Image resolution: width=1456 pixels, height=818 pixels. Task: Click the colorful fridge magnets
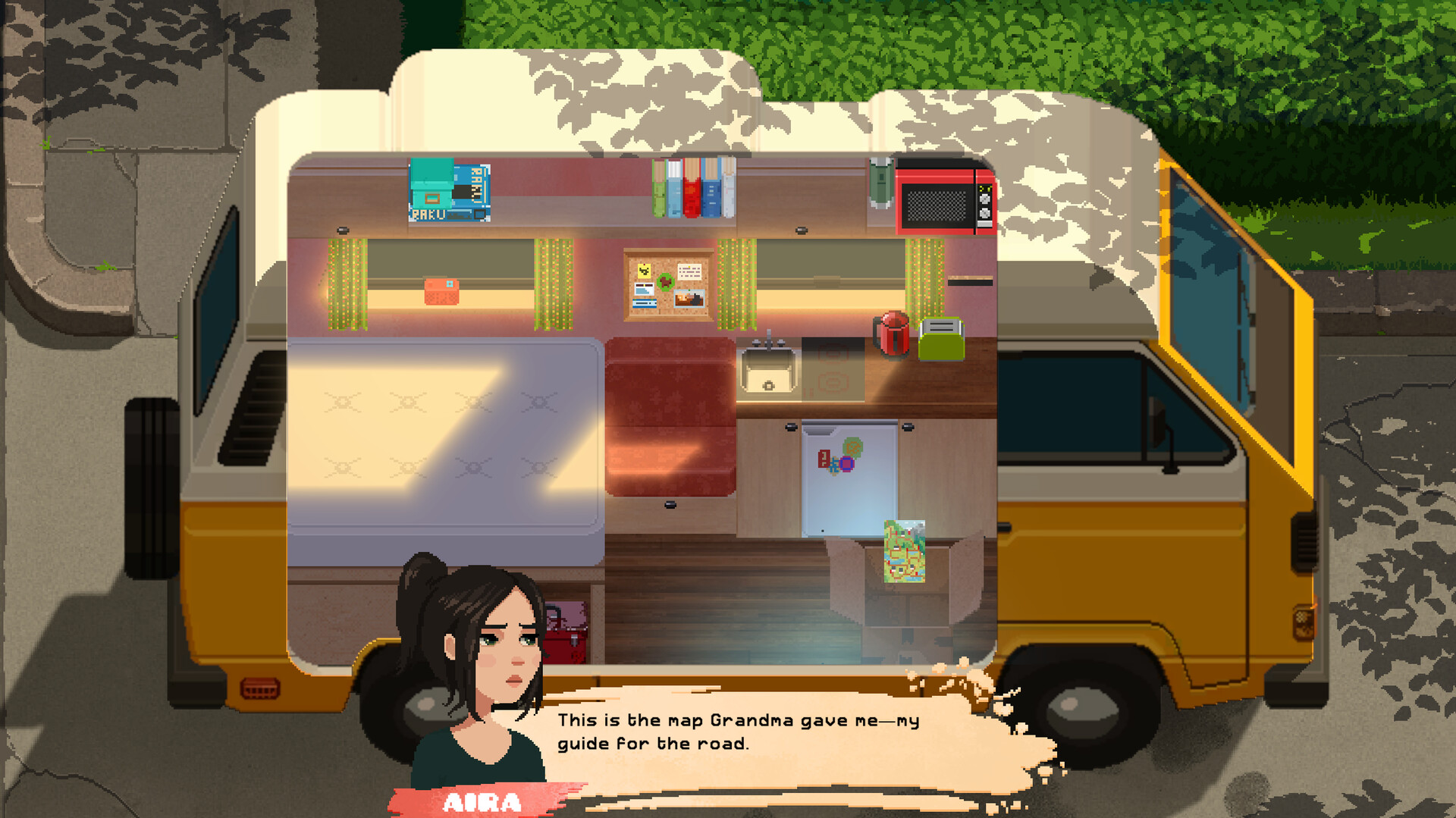click(839, 459)
